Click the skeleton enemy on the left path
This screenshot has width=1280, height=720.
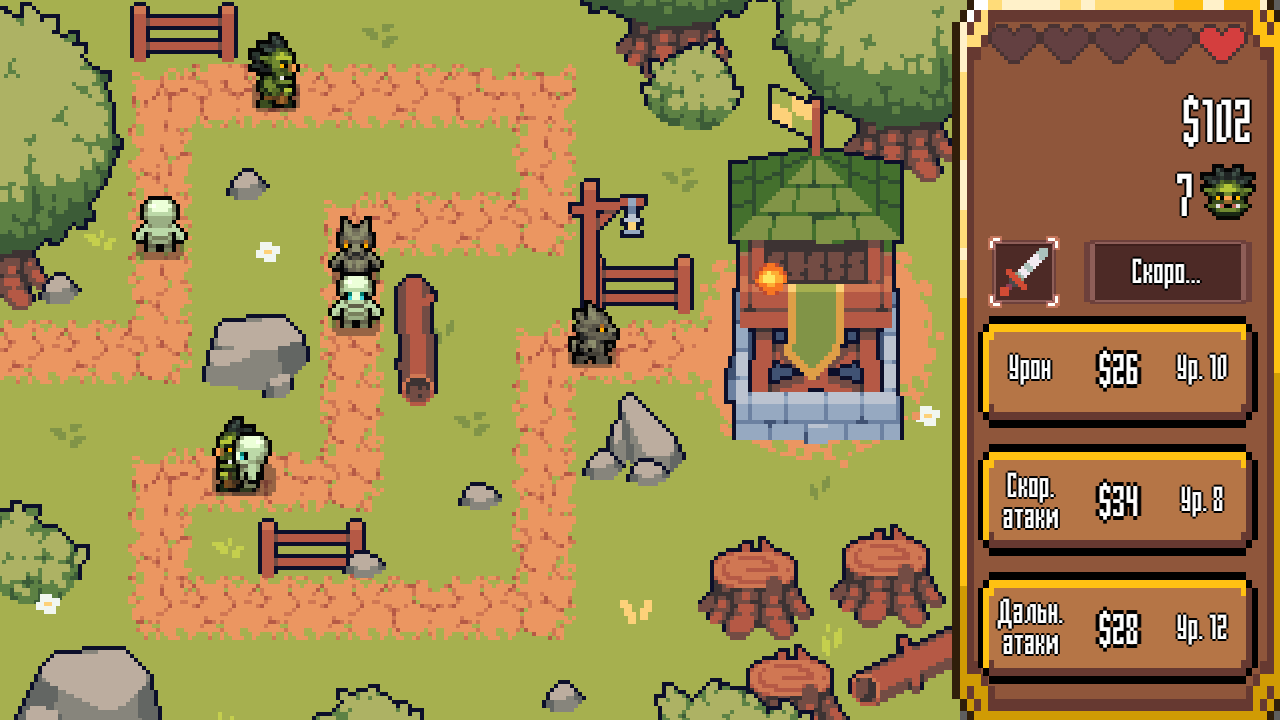[x=160, y=225]
